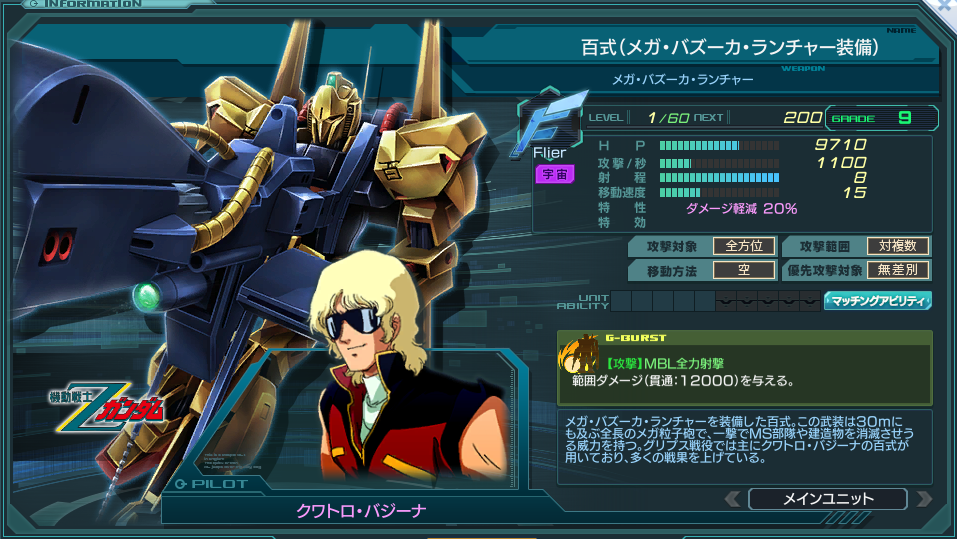This screenshot has width=957, height=539.
Task: Close the unit information window
Action: point(945,8)
